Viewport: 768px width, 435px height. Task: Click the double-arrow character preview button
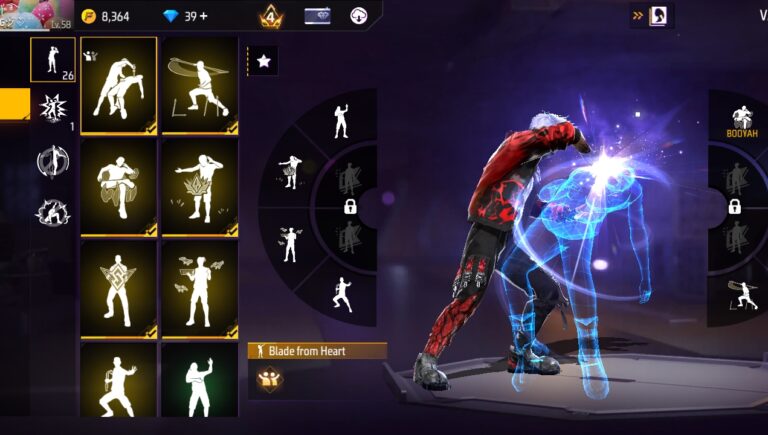[651, 15]
